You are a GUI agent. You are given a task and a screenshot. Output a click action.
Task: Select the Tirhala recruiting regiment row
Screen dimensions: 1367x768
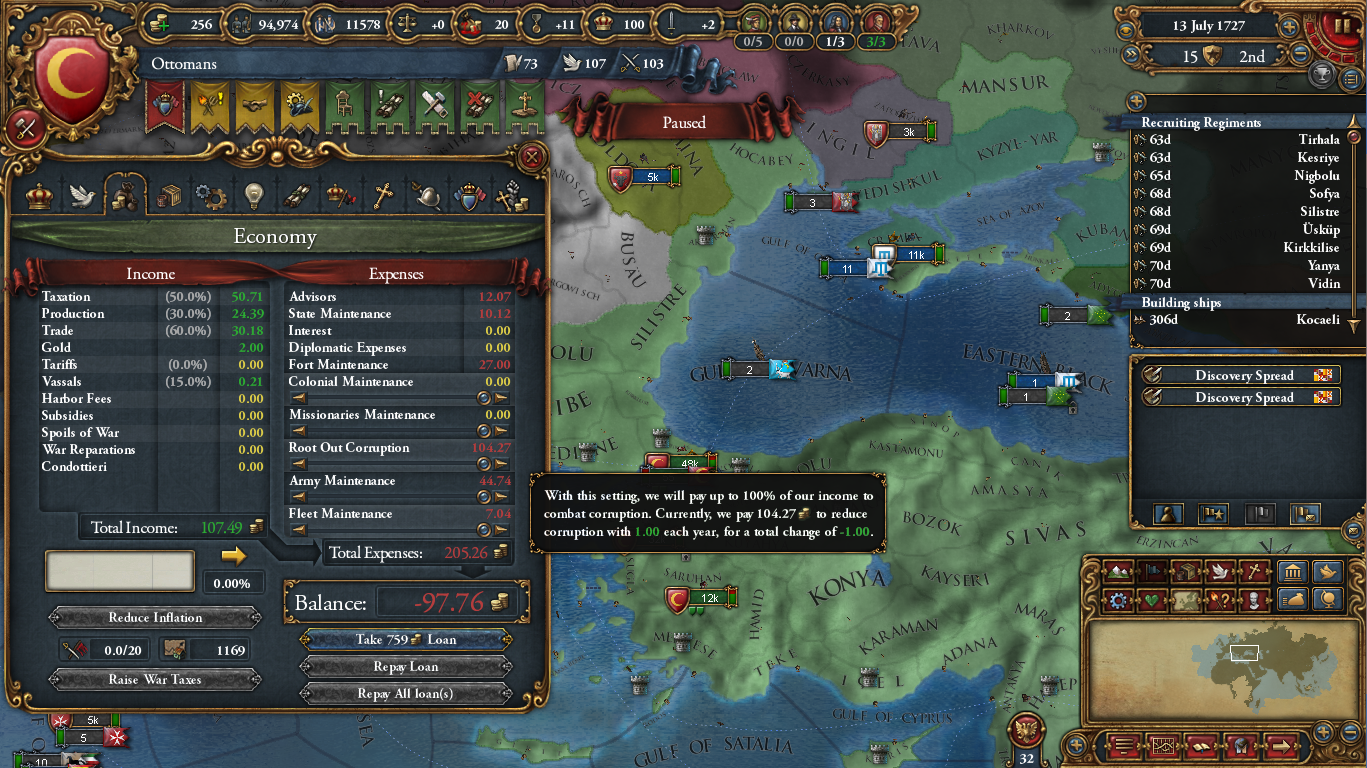point(1240,140)
